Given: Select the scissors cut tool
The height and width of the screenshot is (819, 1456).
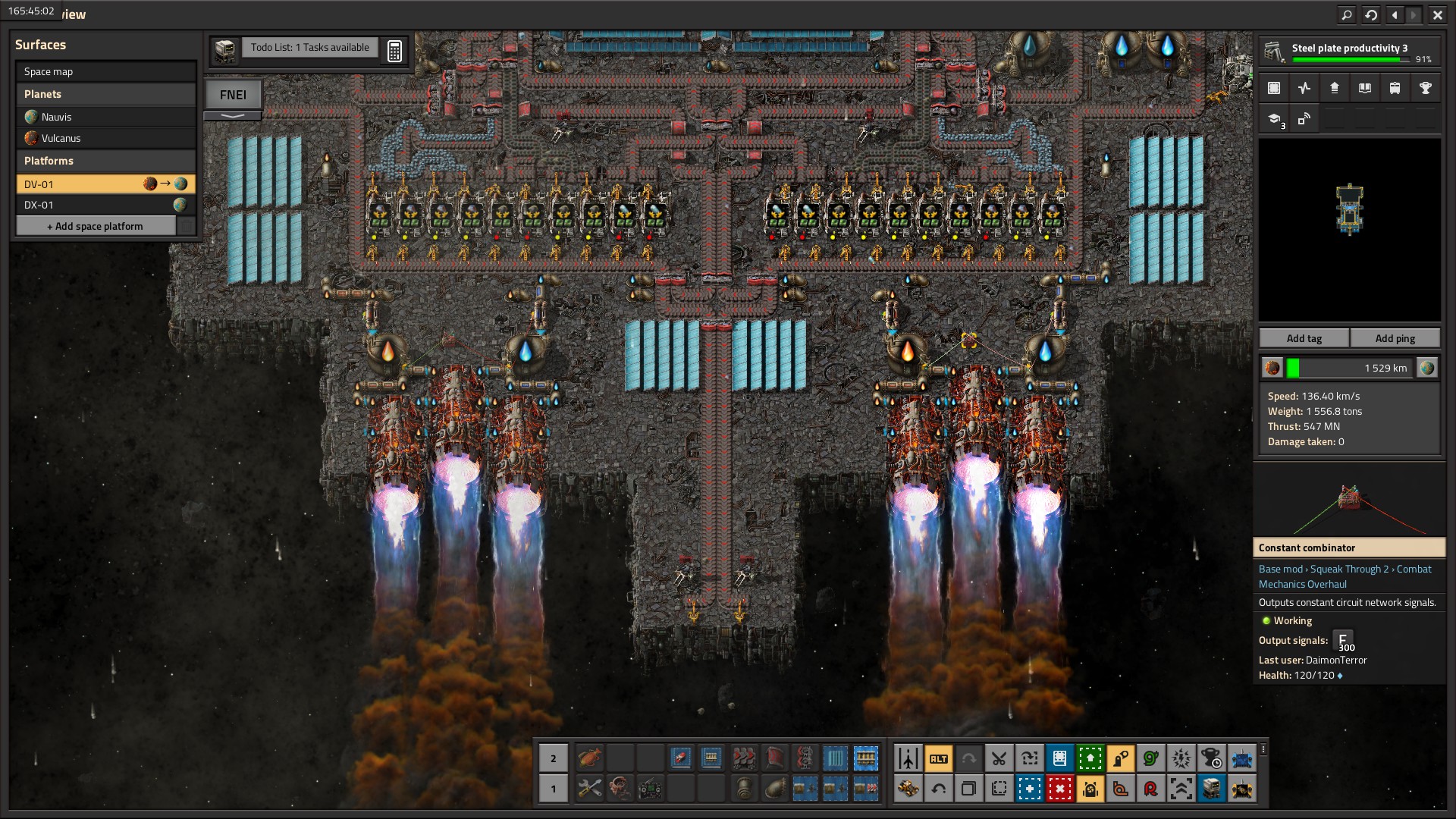Looking at the screenshot, I should click(999, 758).
